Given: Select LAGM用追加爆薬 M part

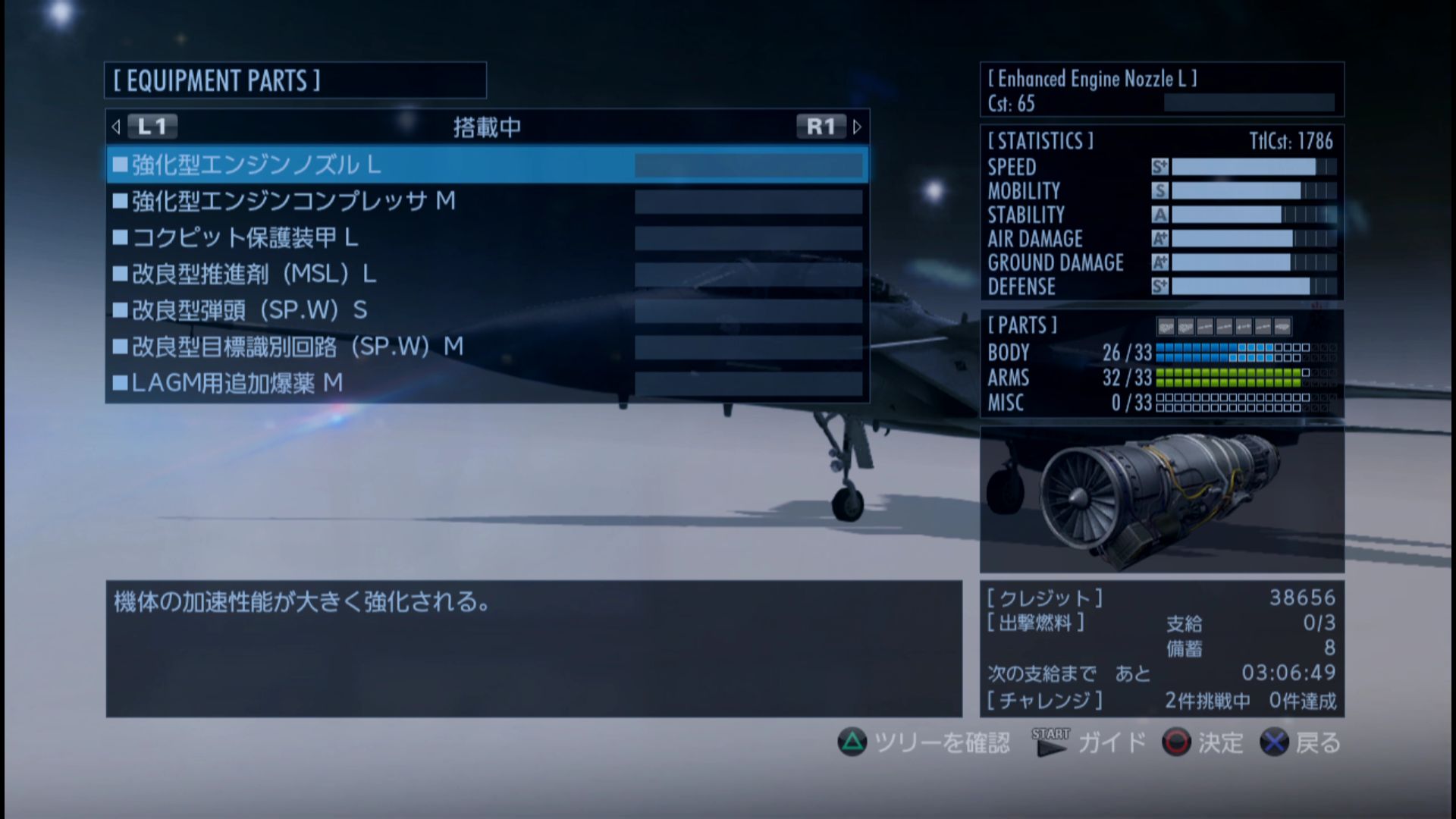Looking at the screenshot, I should [x=485, y=383].
